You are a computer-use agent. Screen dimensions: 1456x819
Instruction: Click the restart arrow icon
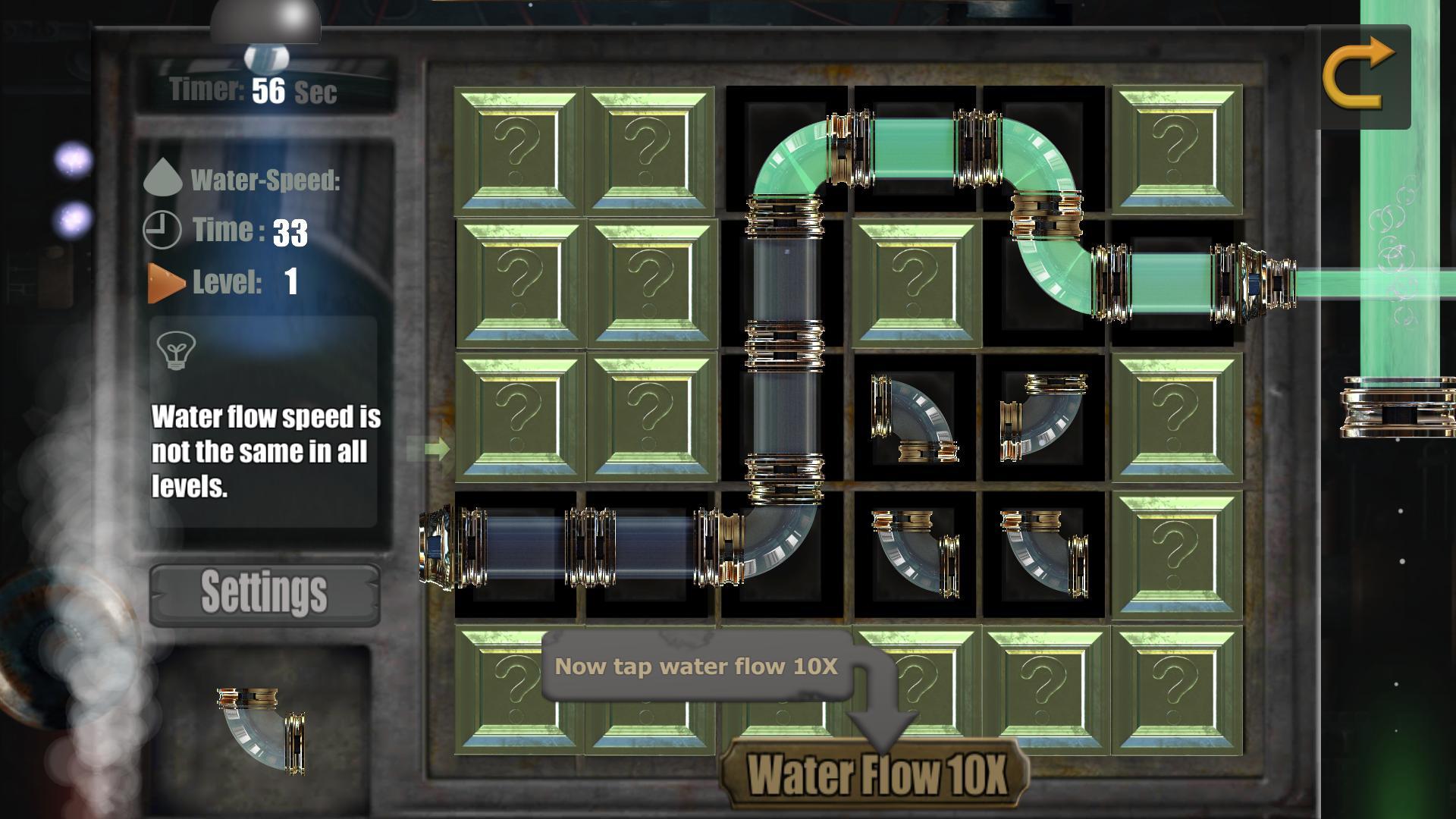1361,74
